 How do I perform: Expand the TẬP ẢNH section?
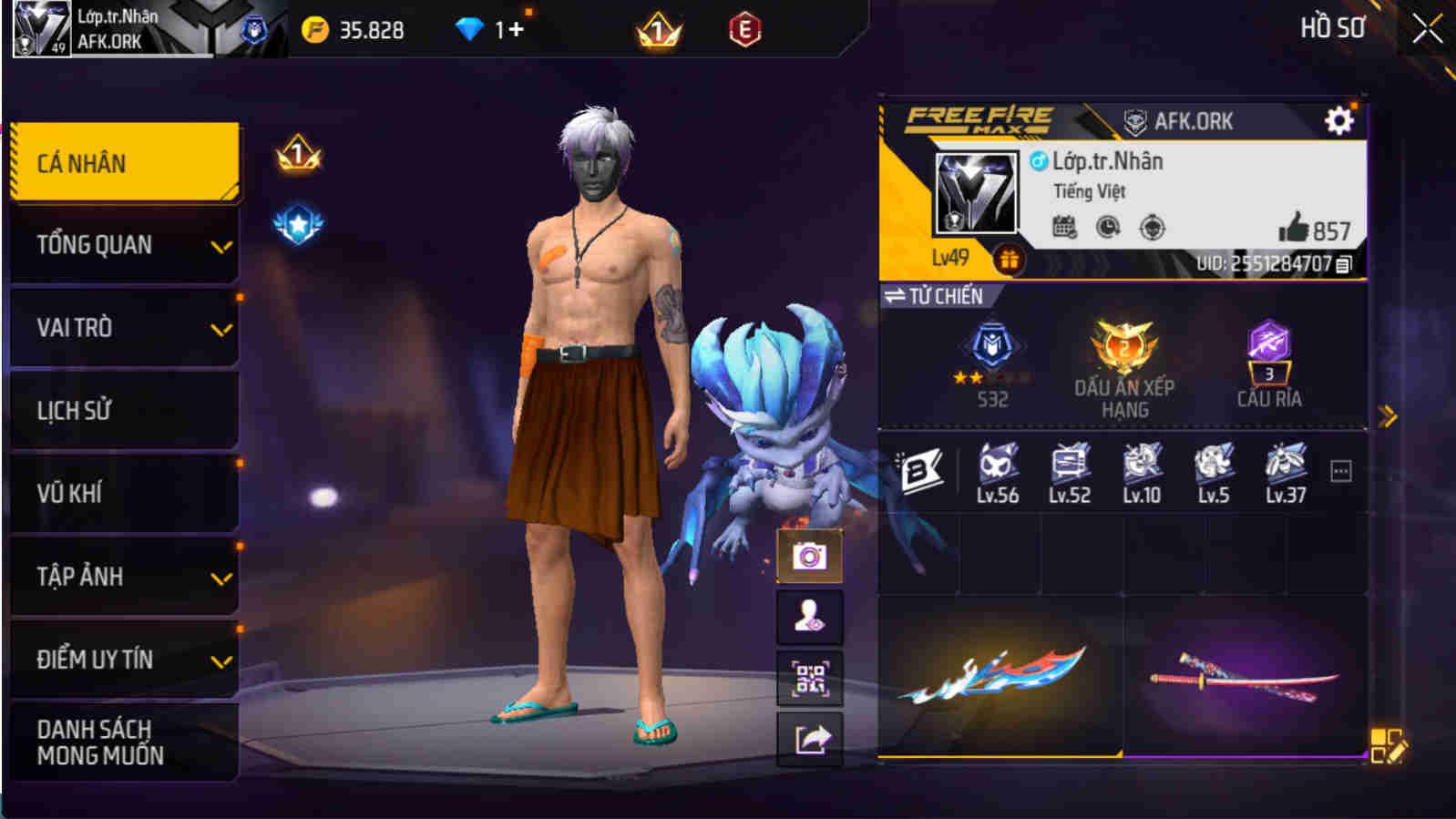tap(123, 576)
